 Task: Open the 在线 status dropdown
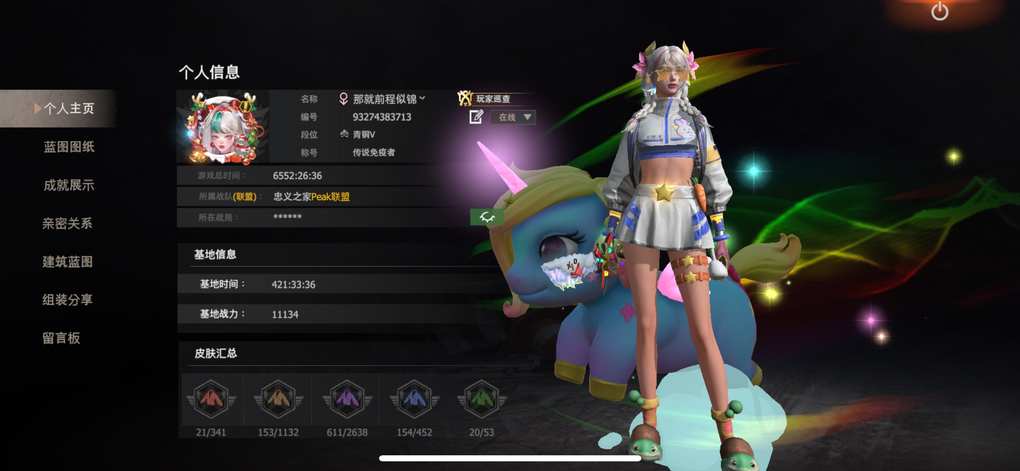click(515, 117)
